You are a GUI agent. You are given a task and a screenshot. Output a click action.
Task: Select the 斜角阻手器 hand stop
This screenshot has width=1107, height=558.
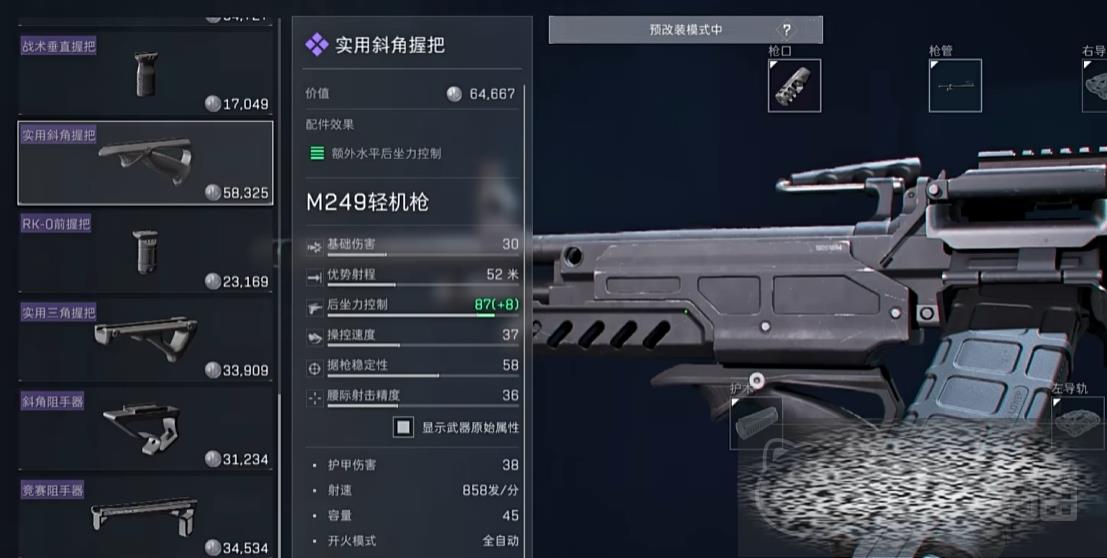pos(145,428)
